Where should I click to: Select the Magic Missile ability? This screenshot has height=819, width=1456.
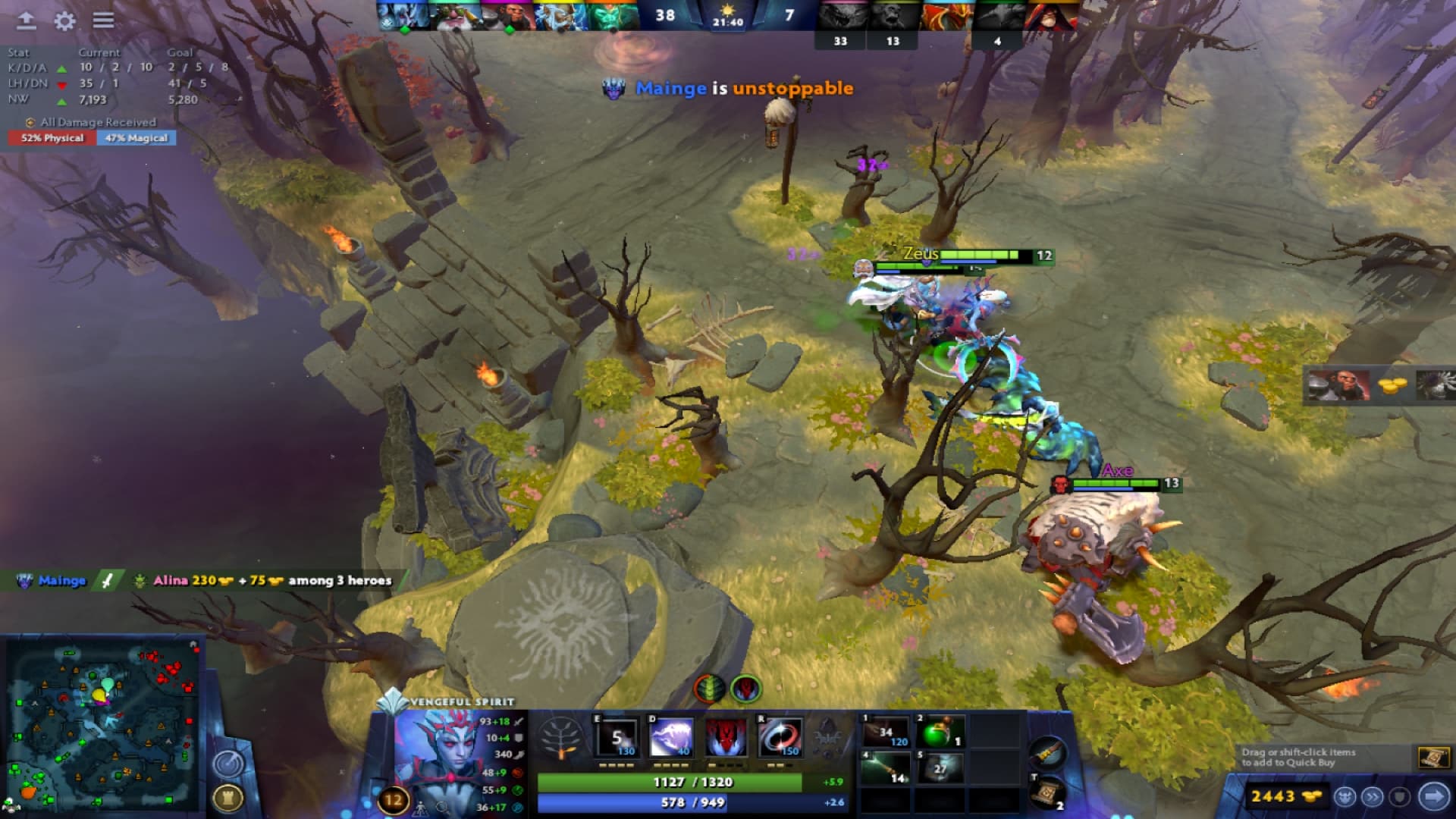click(618, 736)
